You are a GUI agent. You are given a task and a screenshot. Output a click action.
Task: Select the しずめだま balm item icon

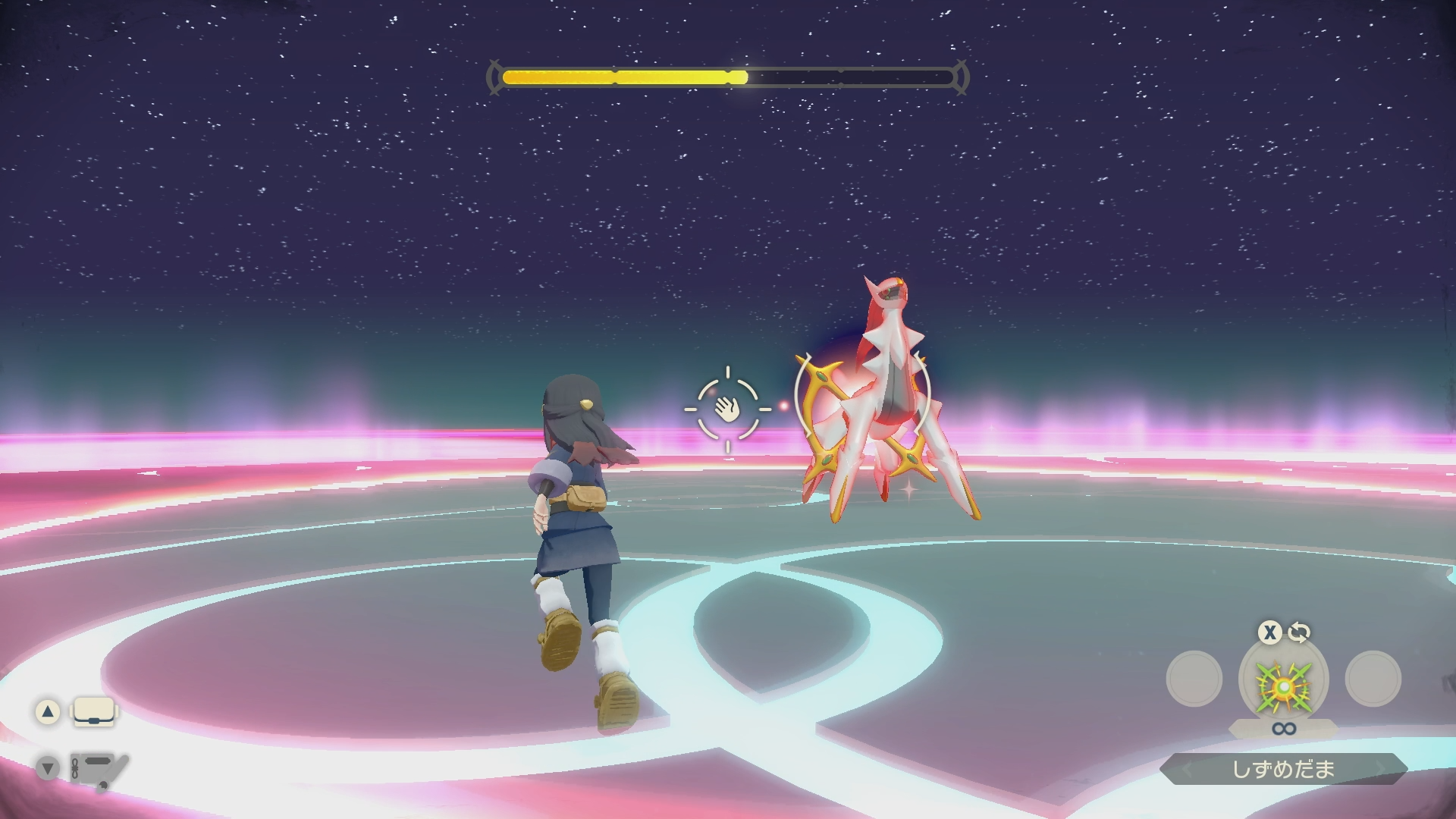tap(1283, 684)
